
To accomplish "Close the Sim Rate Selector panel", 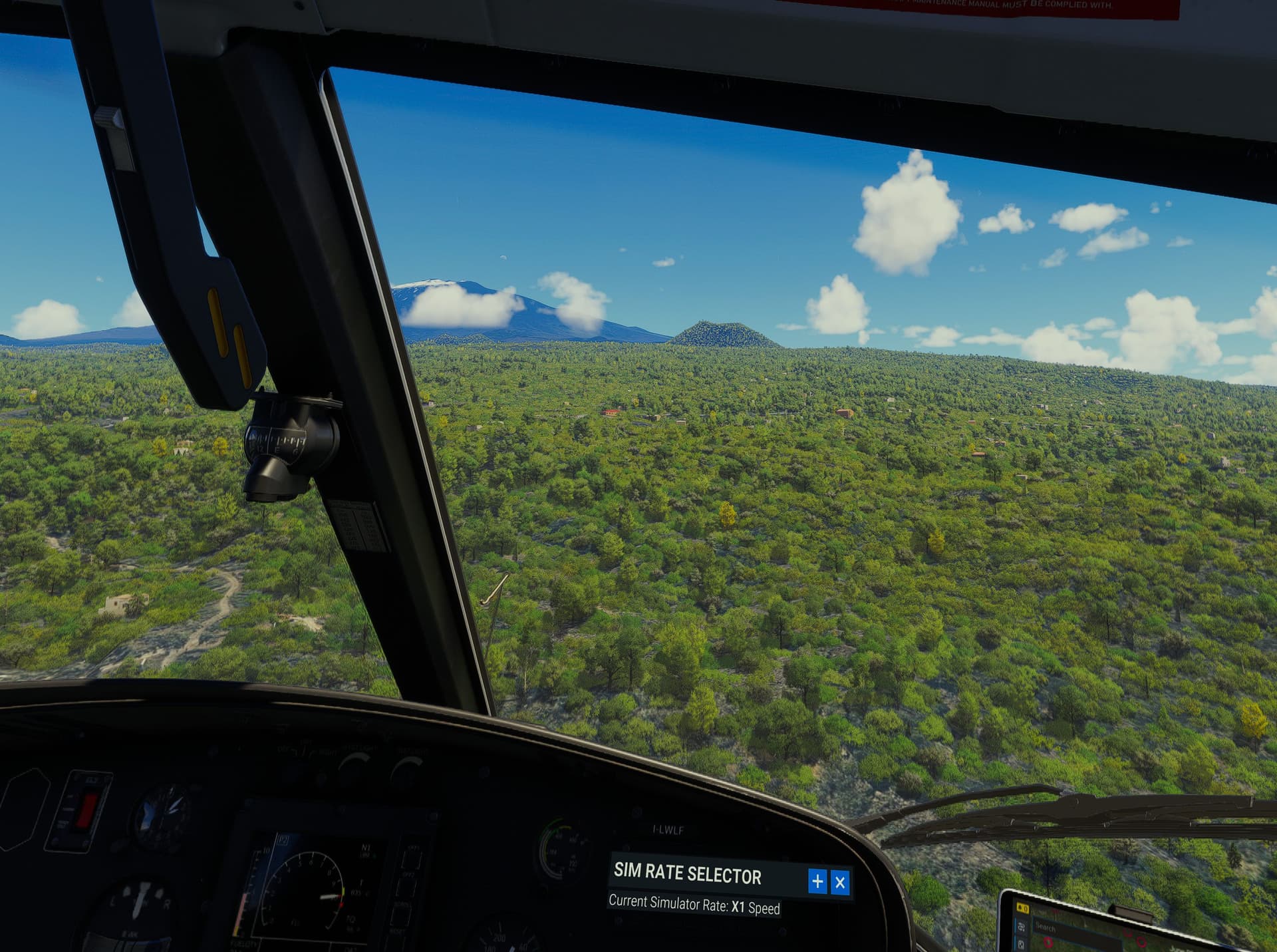I will (840, 882).
